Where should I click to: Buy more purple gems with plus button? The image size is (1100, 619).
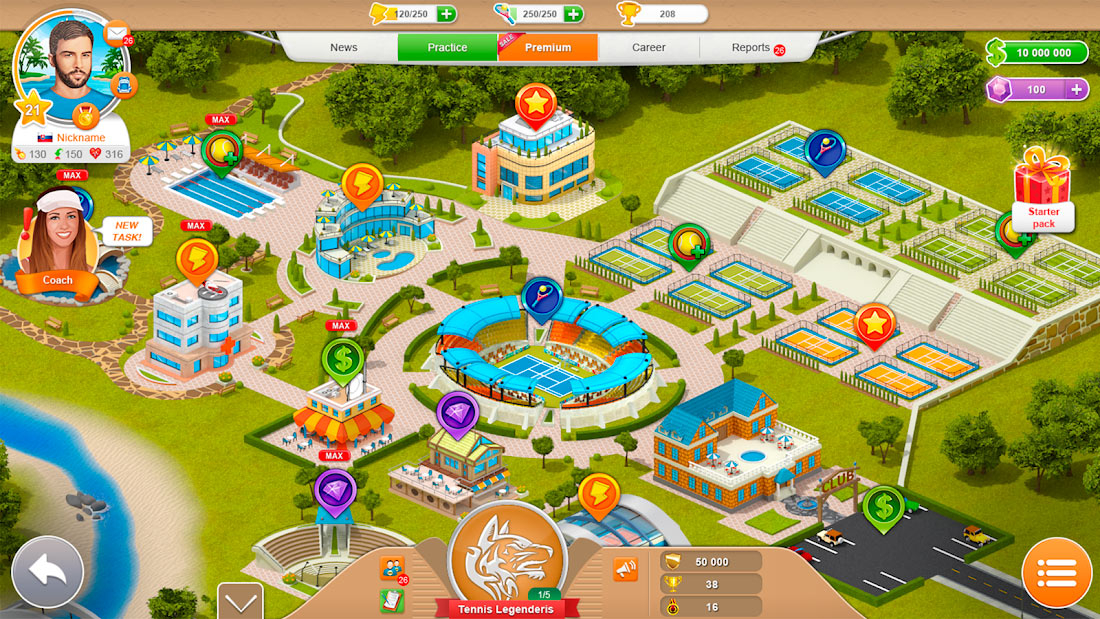click(x=1077, y=90)
